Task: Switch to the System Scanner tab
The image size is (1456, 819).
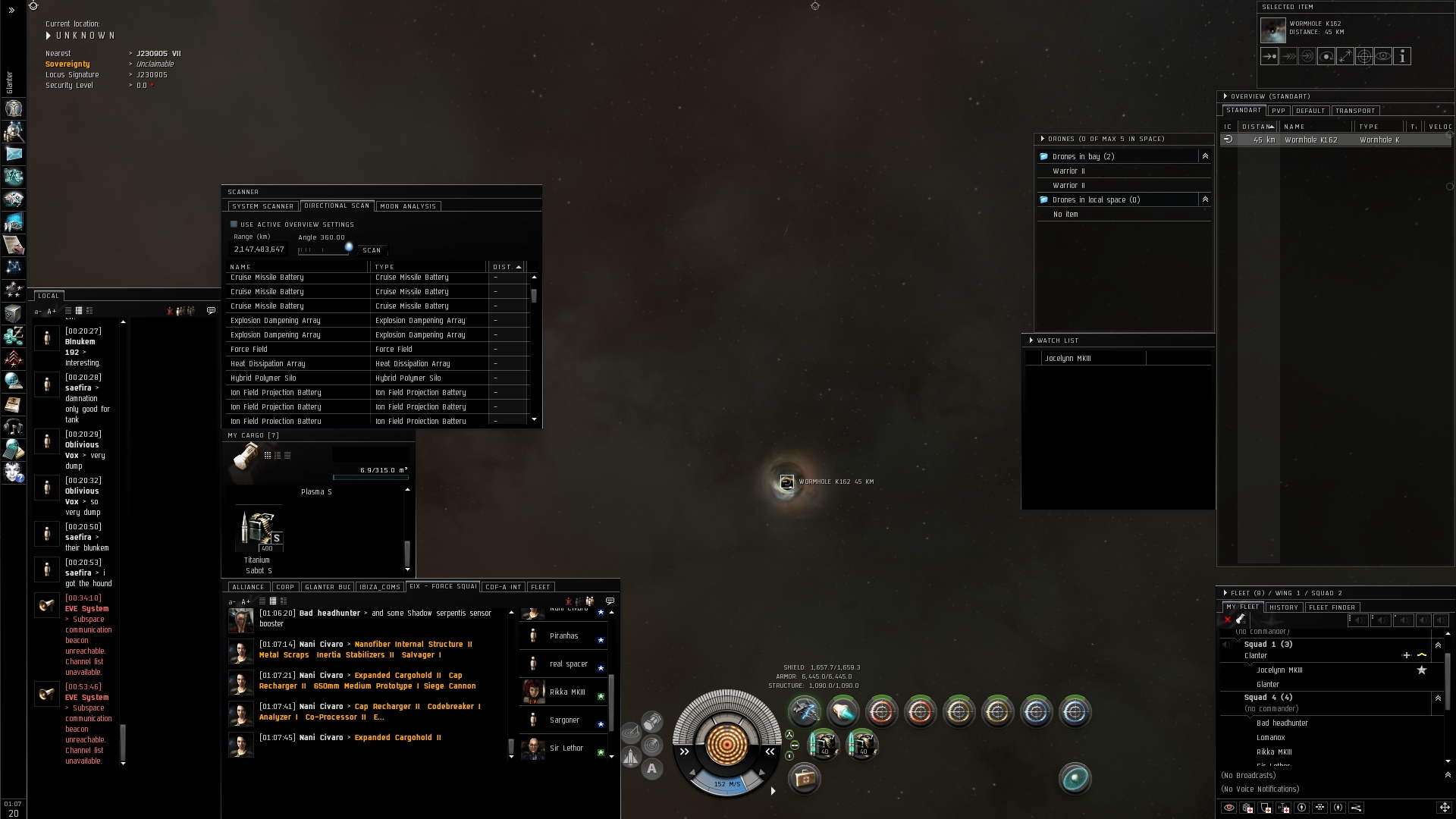Action: click(x=262, y=206)
